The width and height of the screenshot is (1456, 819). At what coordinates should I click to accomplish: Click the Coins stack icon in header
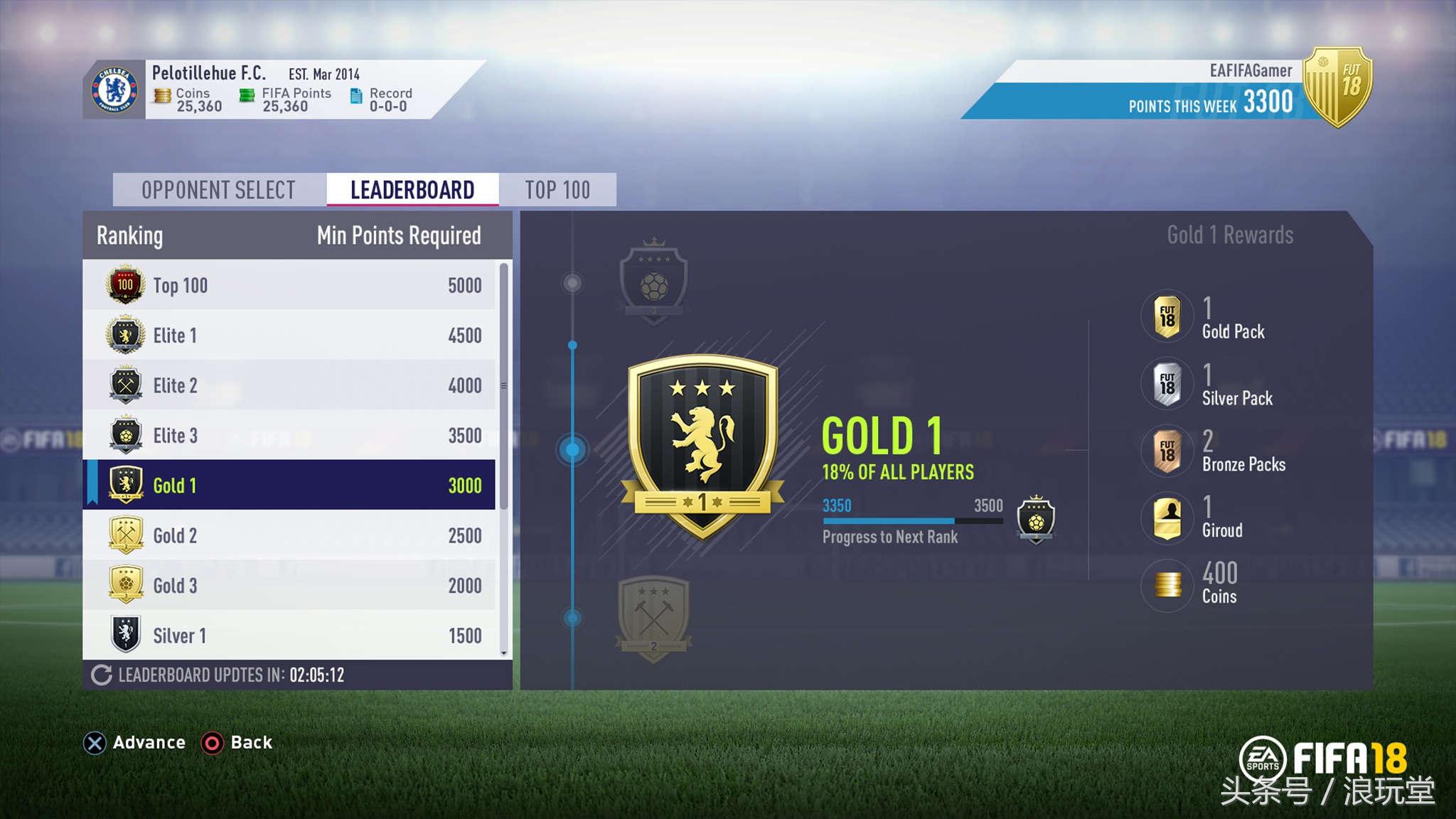[163, 96]
